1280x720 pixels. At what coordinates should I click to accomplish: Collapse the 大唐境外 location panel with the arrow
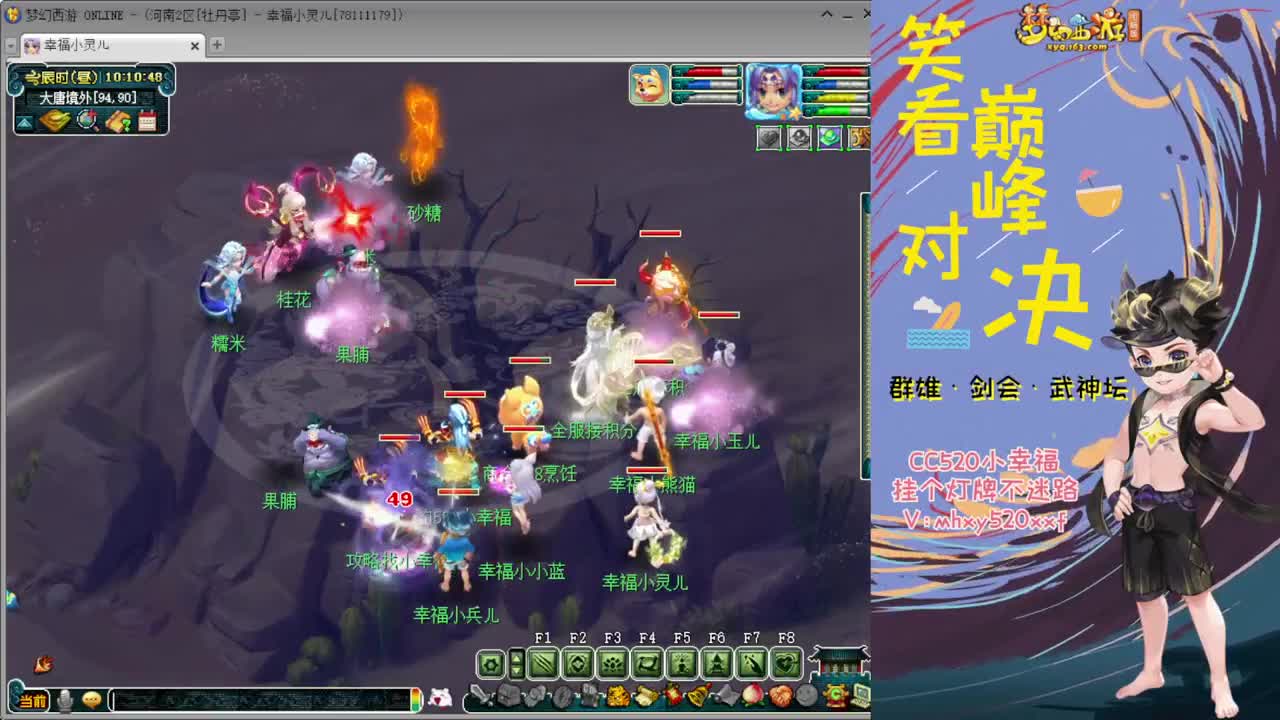tap(23, 123)
